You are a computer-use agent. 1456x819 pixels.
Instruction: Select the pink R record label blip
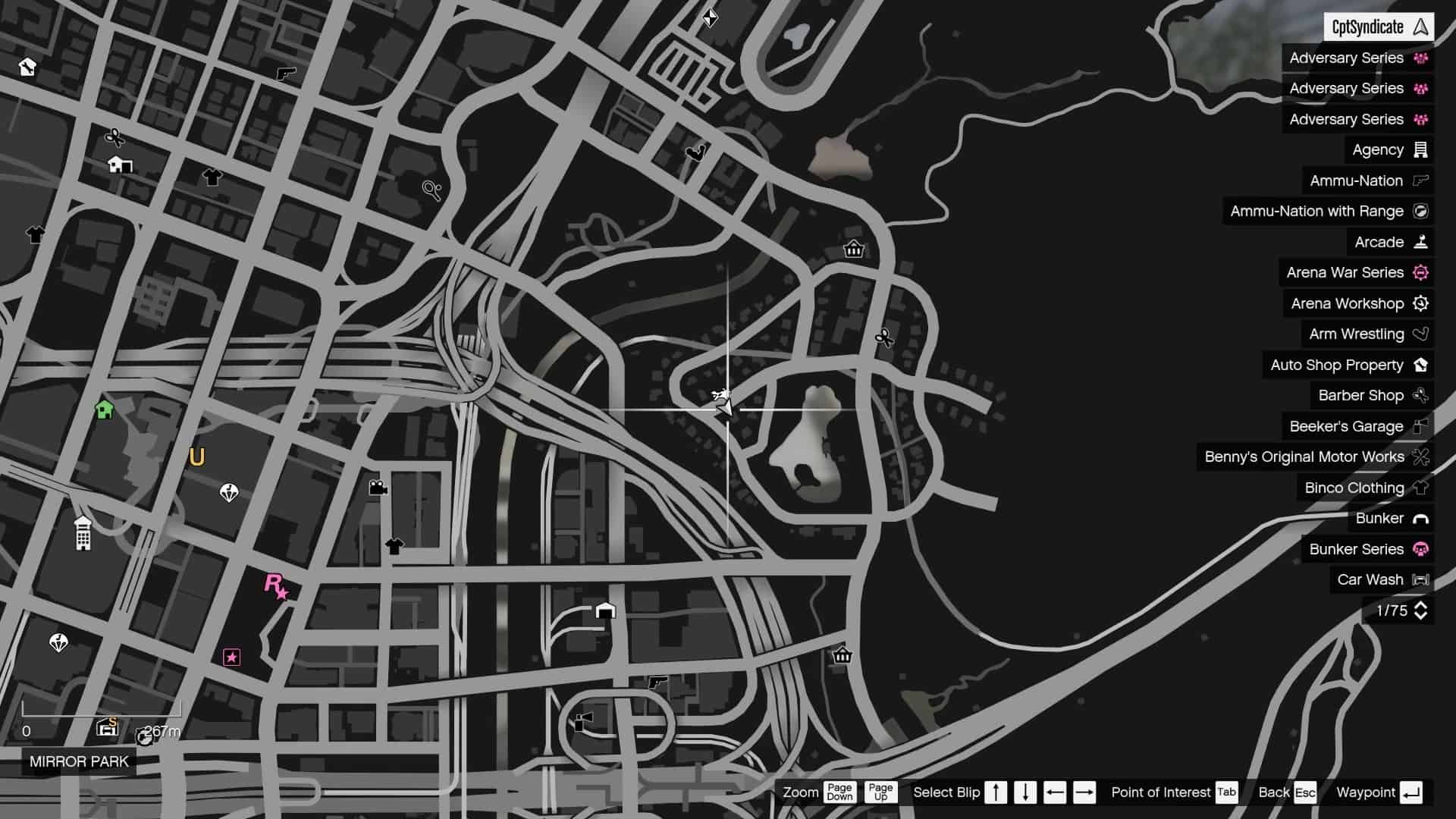273,585
